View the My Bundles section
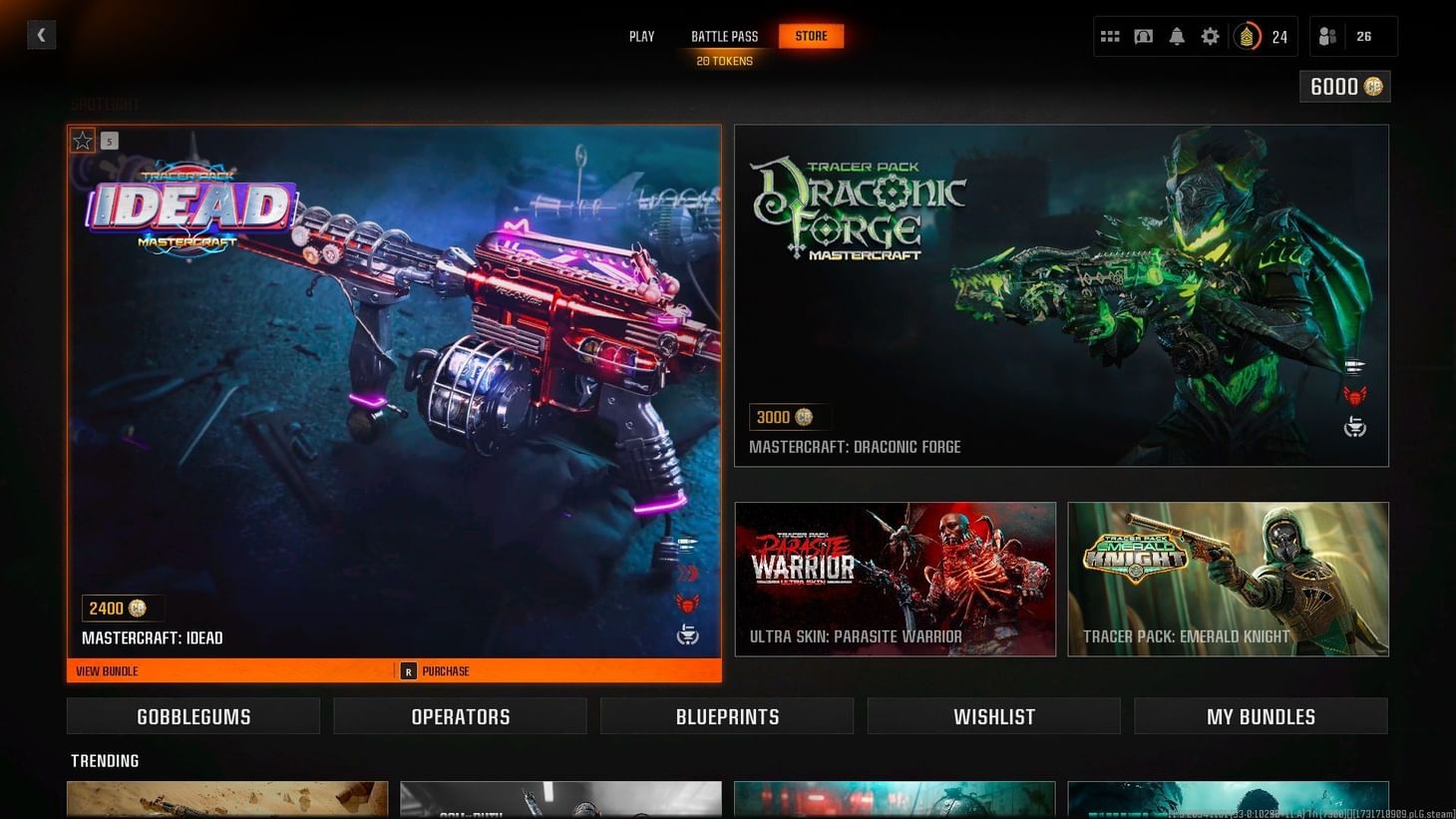The image size is (1456, 819). click(x=1261, y=715)
